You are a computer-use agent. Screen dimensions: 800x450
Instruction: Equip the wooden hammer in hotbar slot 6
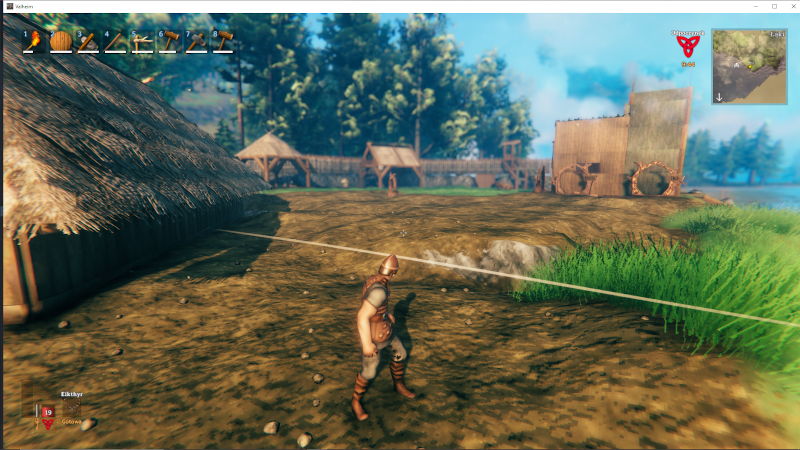[x=170, y=41]
